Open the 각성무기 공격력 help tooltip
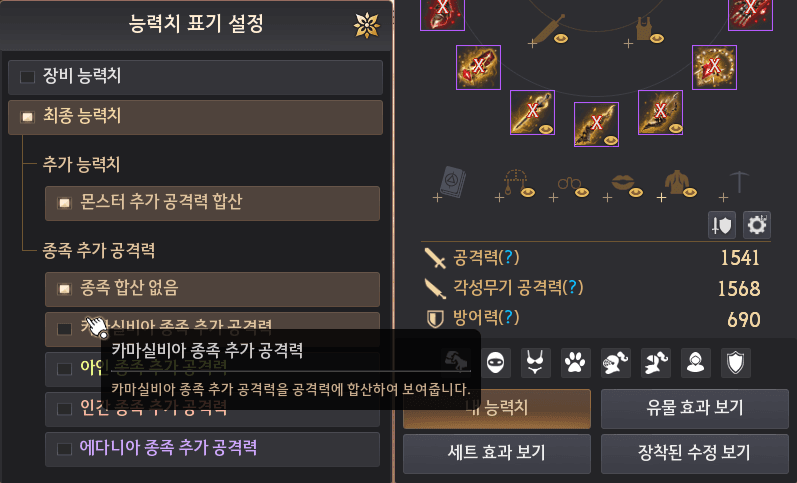 tap(572, 288)
